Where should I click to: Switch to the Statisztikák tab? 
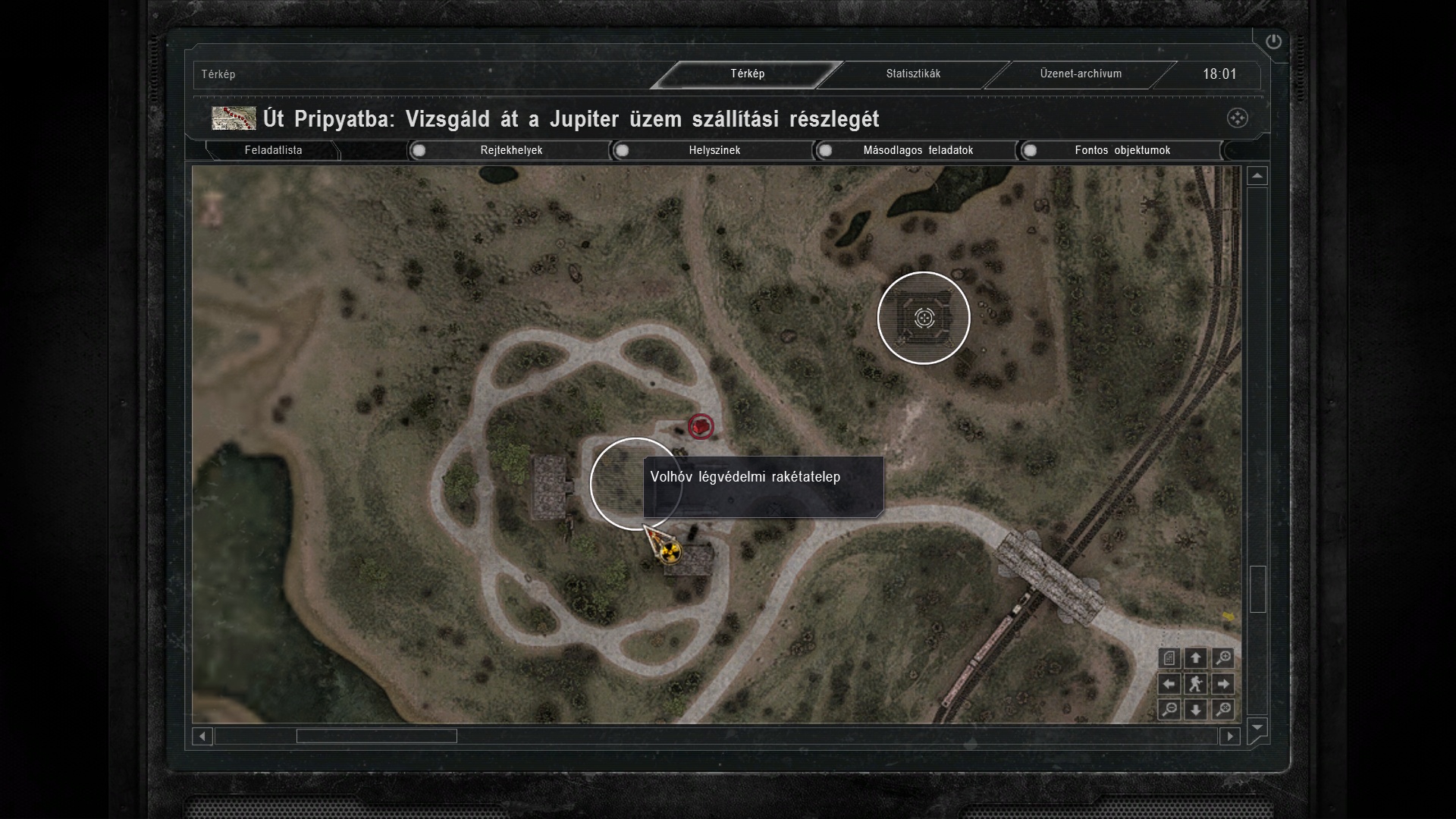click(913, 74)
